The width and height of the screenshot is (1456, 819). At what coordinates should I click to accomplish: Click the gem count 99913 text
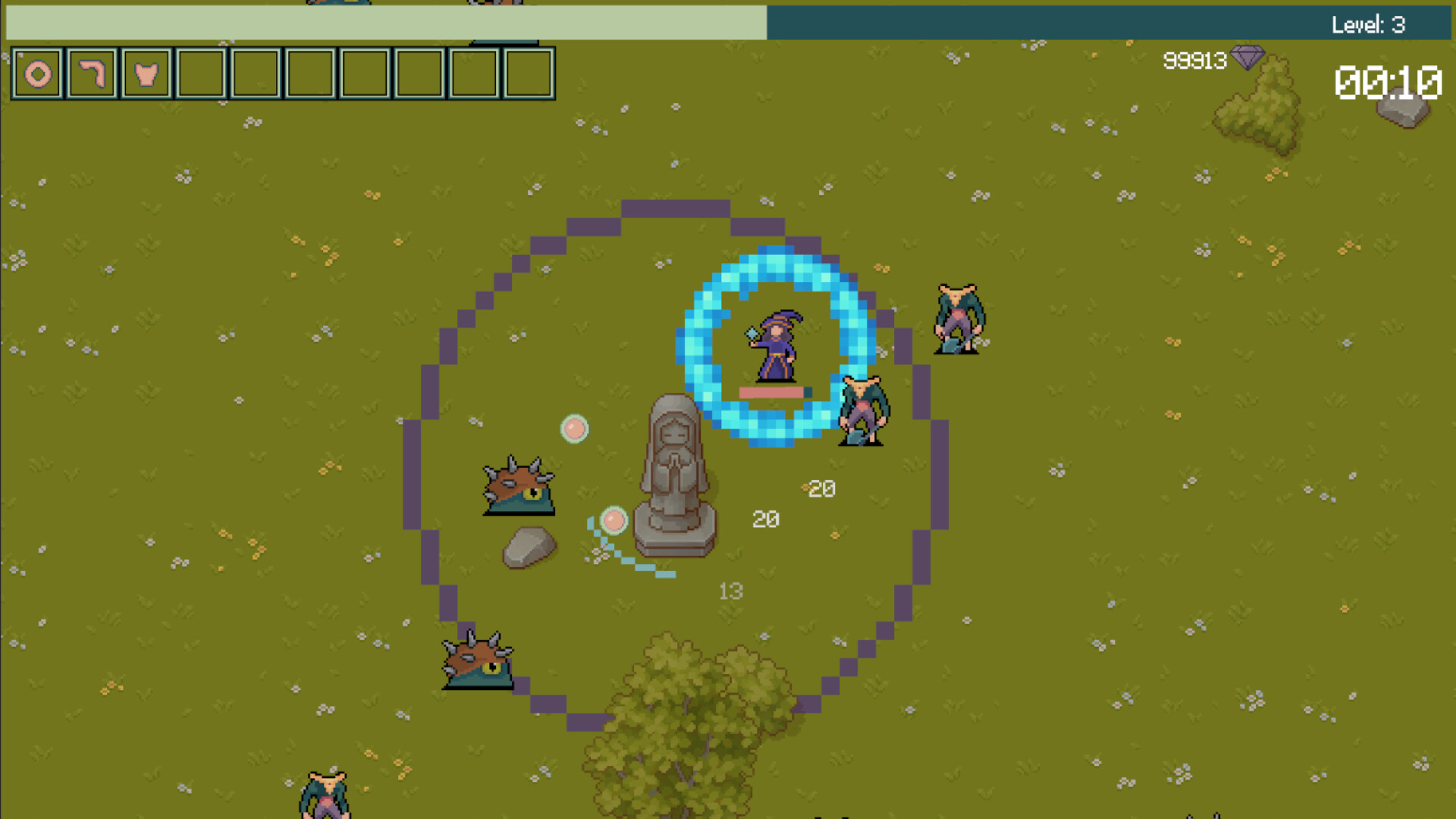click(x=1194, y=61)
